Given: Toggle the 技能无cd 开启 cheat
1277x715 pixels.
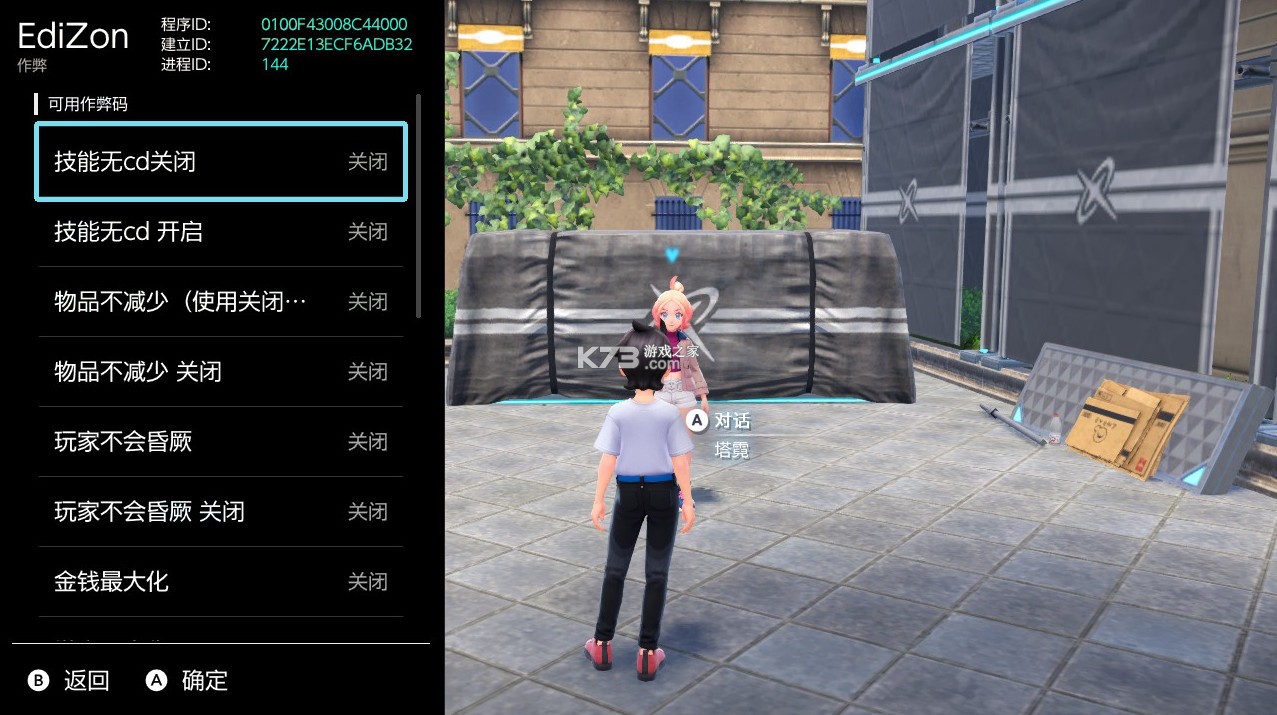Looking at the screenshot, I should coord(220,232).
